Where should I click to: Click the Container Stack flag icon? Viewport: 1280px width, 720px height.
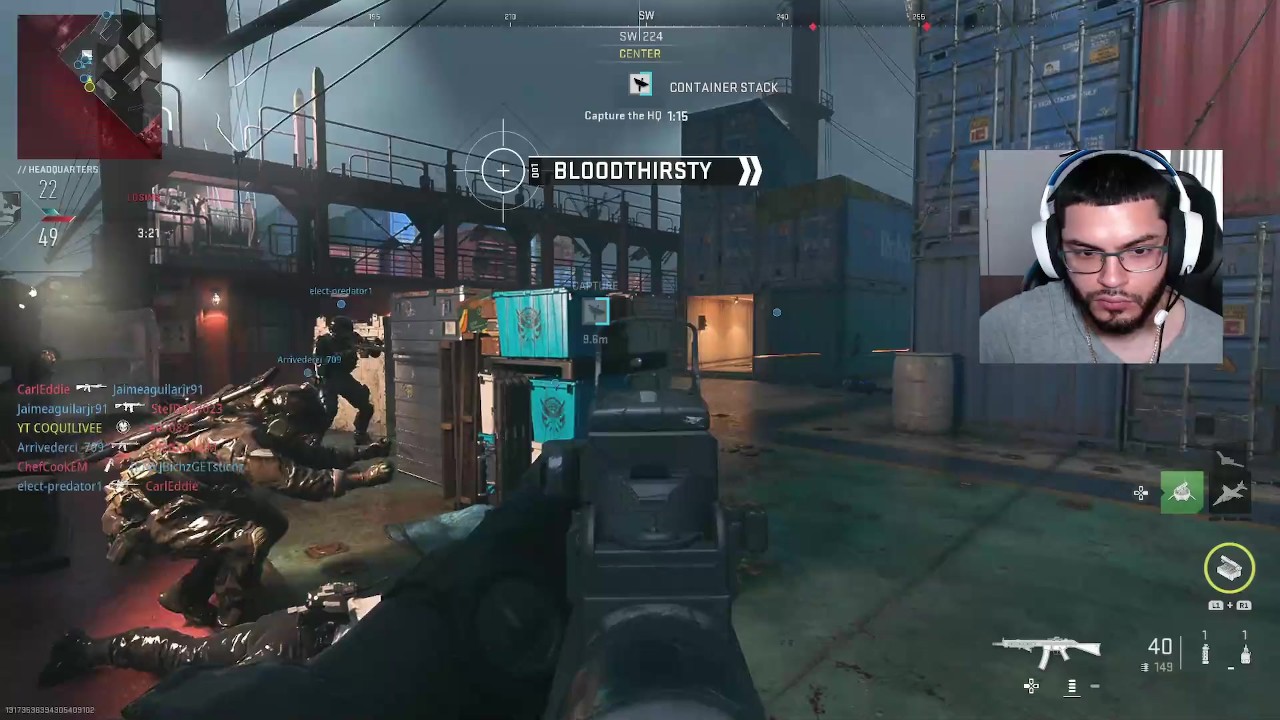640,86
